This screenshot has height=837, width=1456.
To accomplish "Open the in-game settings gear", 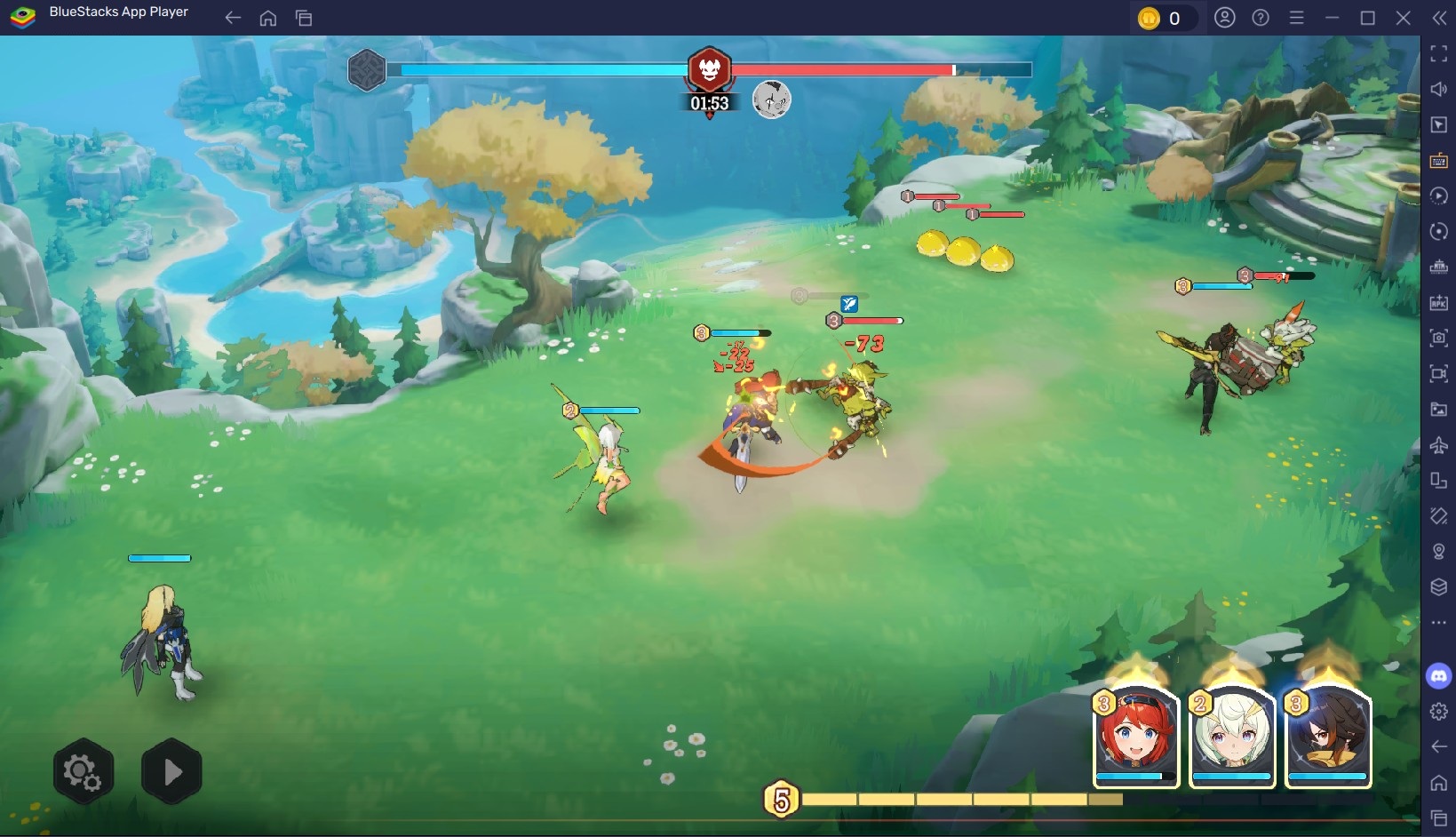I will pos(83,771).
